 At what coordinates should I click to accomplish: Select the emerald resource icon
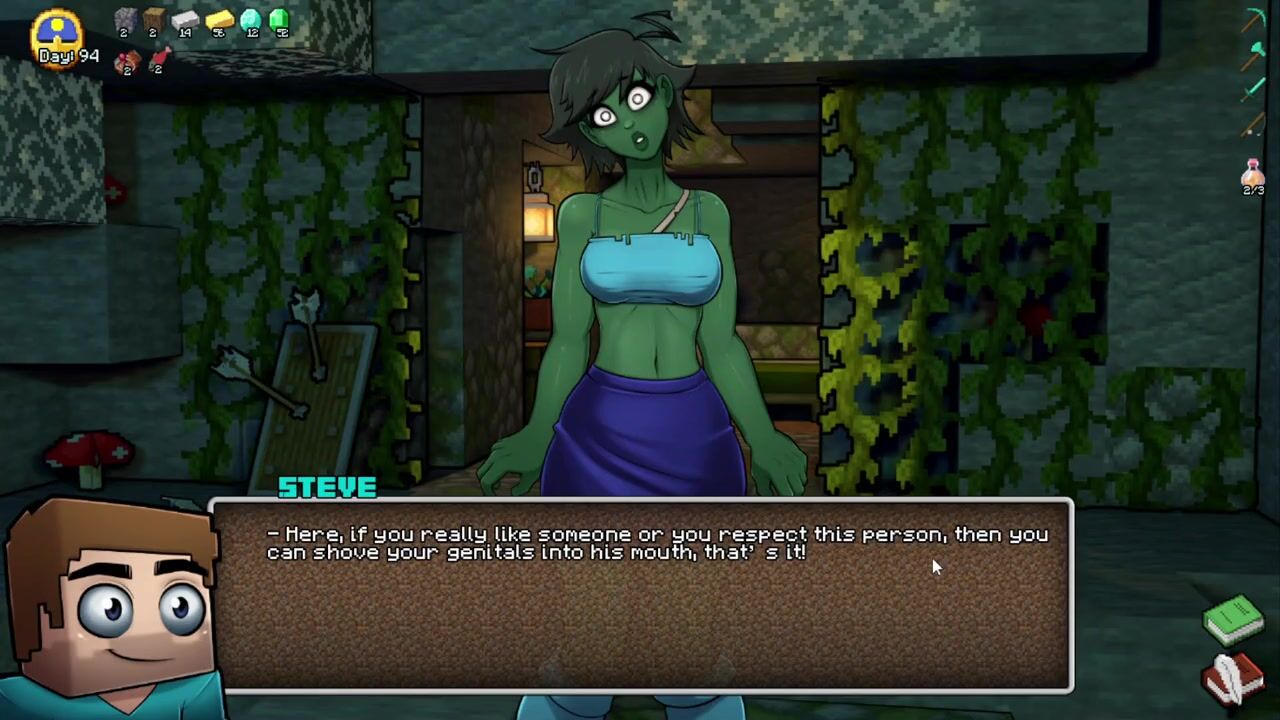coord(280,20)
